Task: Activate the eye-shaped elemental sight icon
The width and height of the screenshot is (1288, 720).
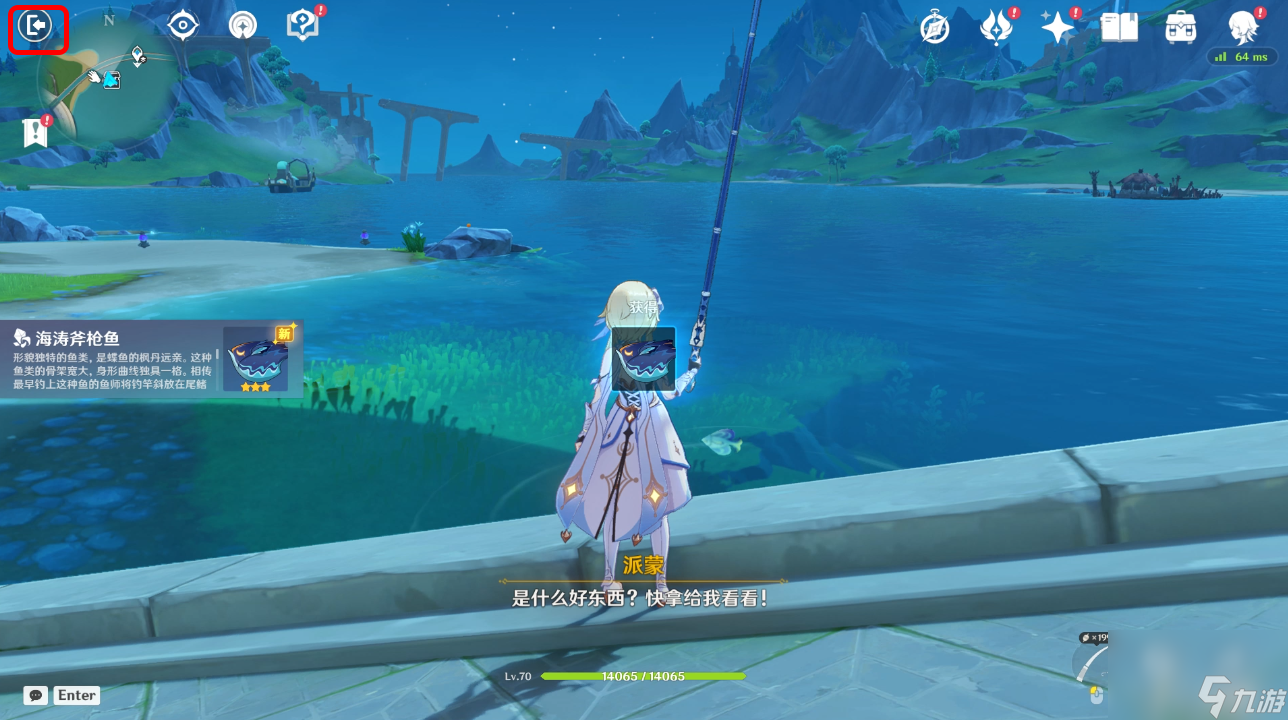Action: pyautogui.click(x=183, y=26)
